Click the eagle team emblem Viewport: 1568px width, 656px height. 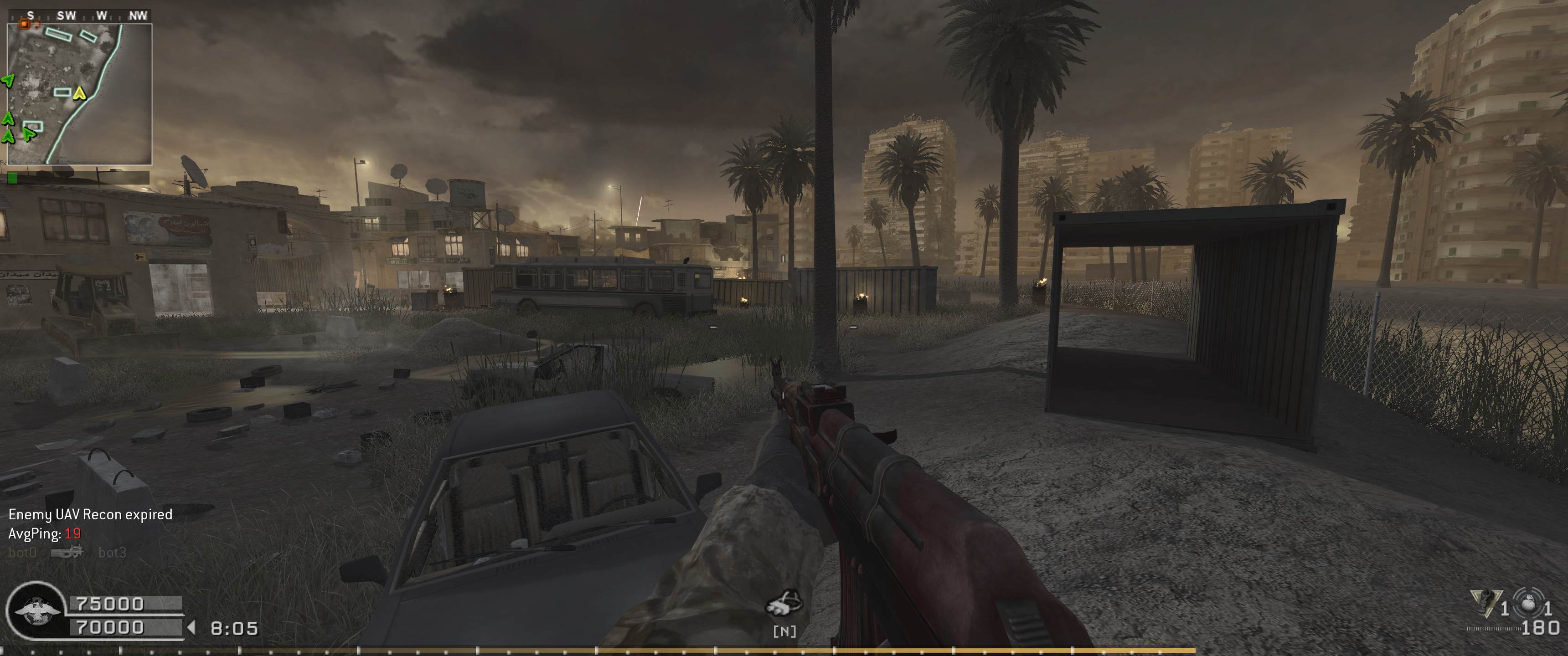coord(36,611)
